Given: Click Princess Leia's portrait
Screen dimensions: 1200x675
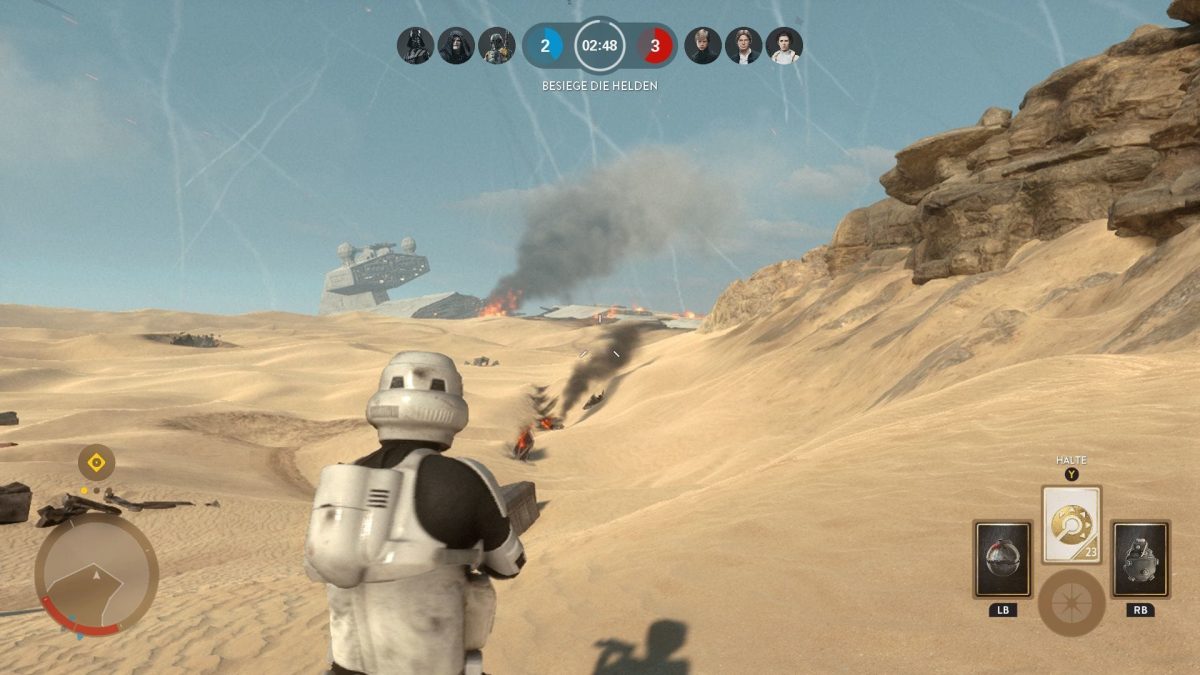Looking at the screenshot, I should click(784, 46).
